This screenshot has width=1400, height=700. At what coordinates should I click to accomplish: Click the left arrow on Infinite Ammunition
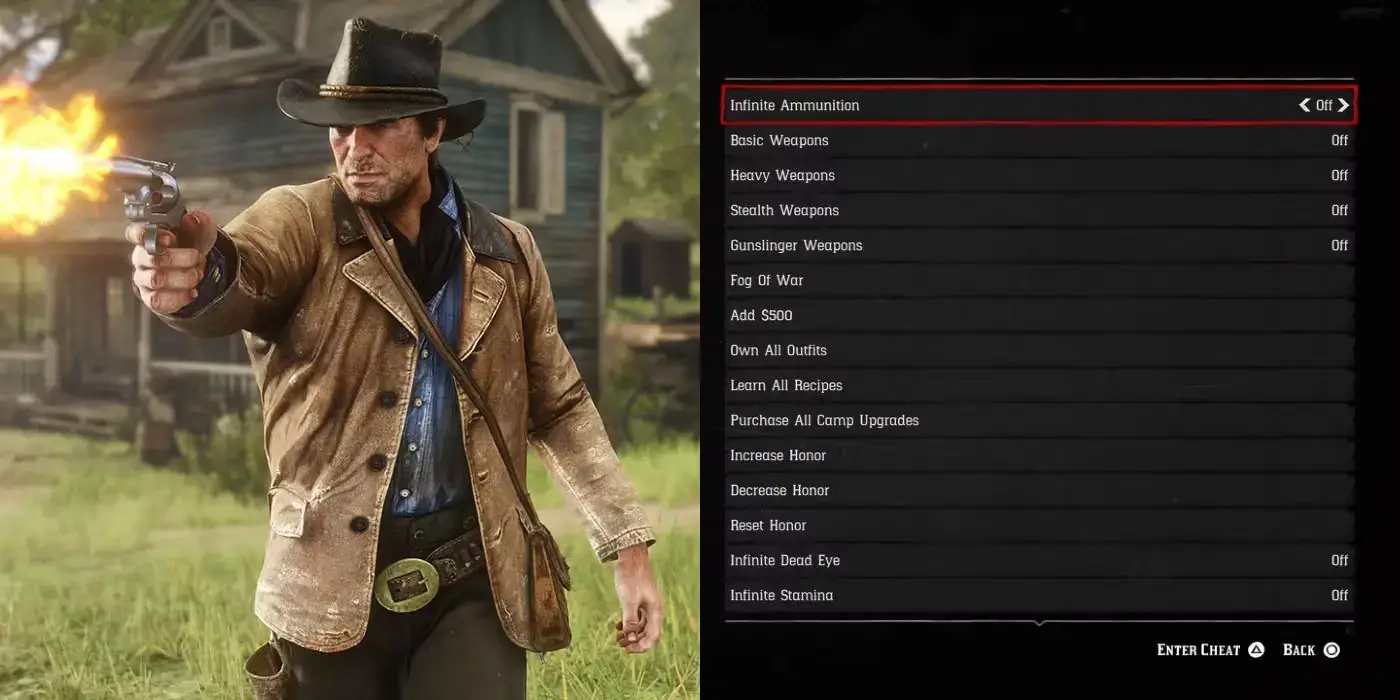coord(1304,105)
